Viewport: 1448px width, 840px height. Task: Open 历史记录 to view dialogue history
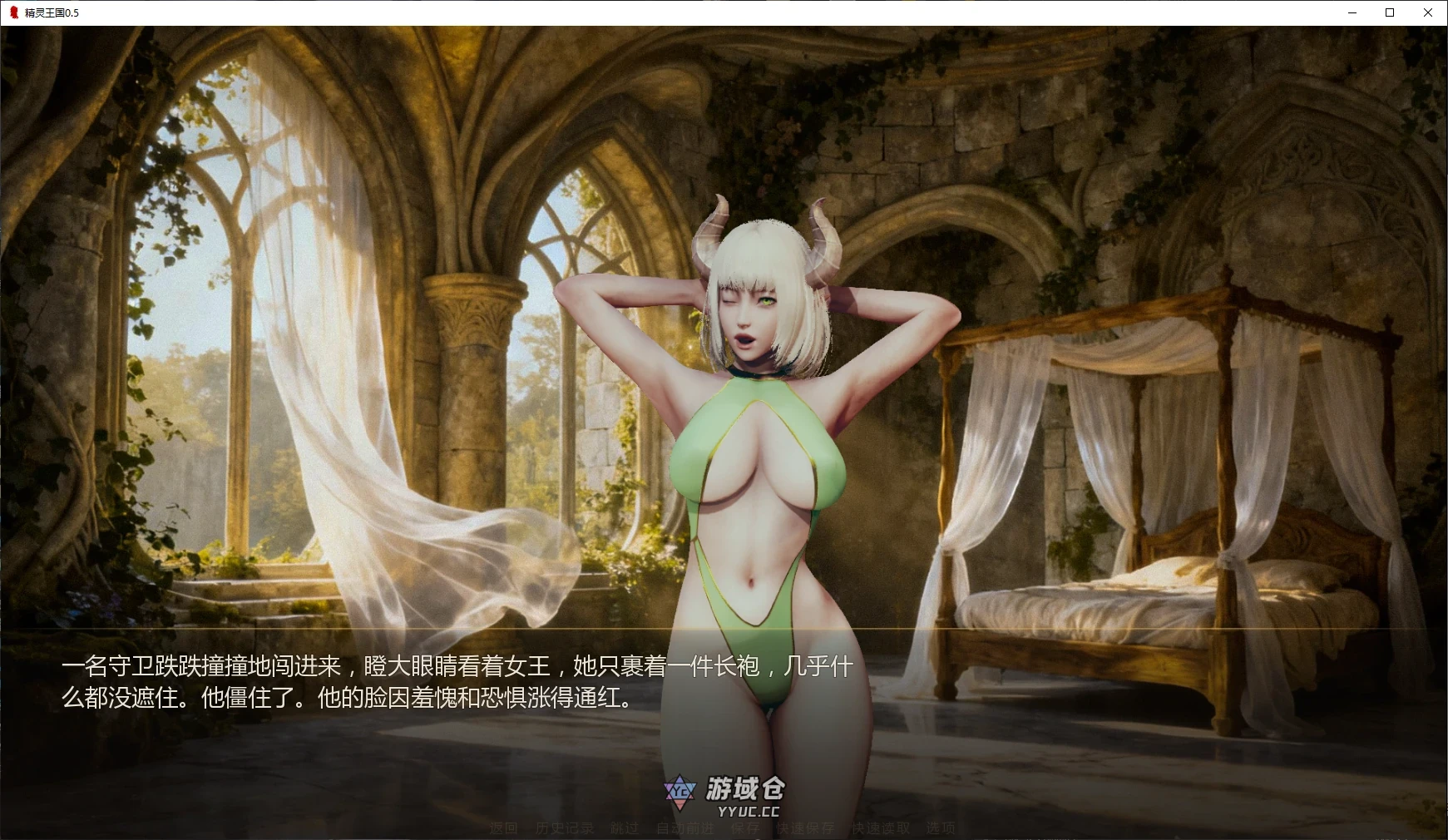coord(566,828)
